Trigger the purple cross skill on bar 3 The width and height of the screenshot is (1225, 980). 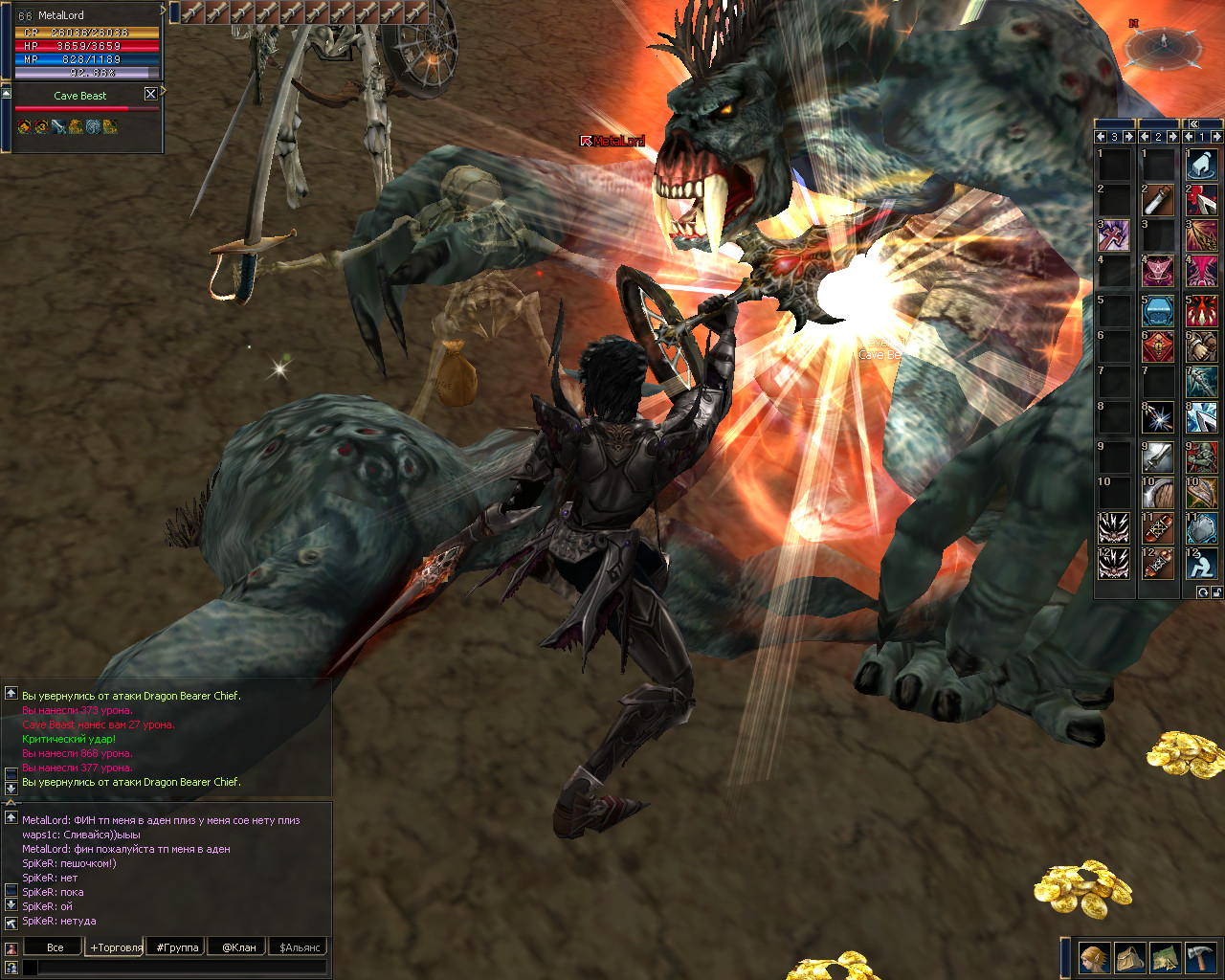point(1113,235)
